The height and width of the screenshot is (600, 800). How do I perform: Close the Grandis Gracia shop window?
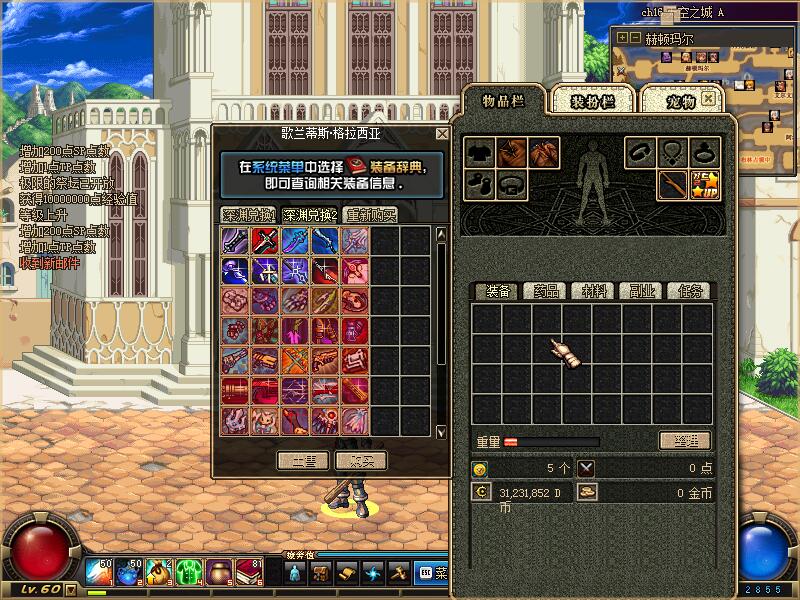(442, 134)
